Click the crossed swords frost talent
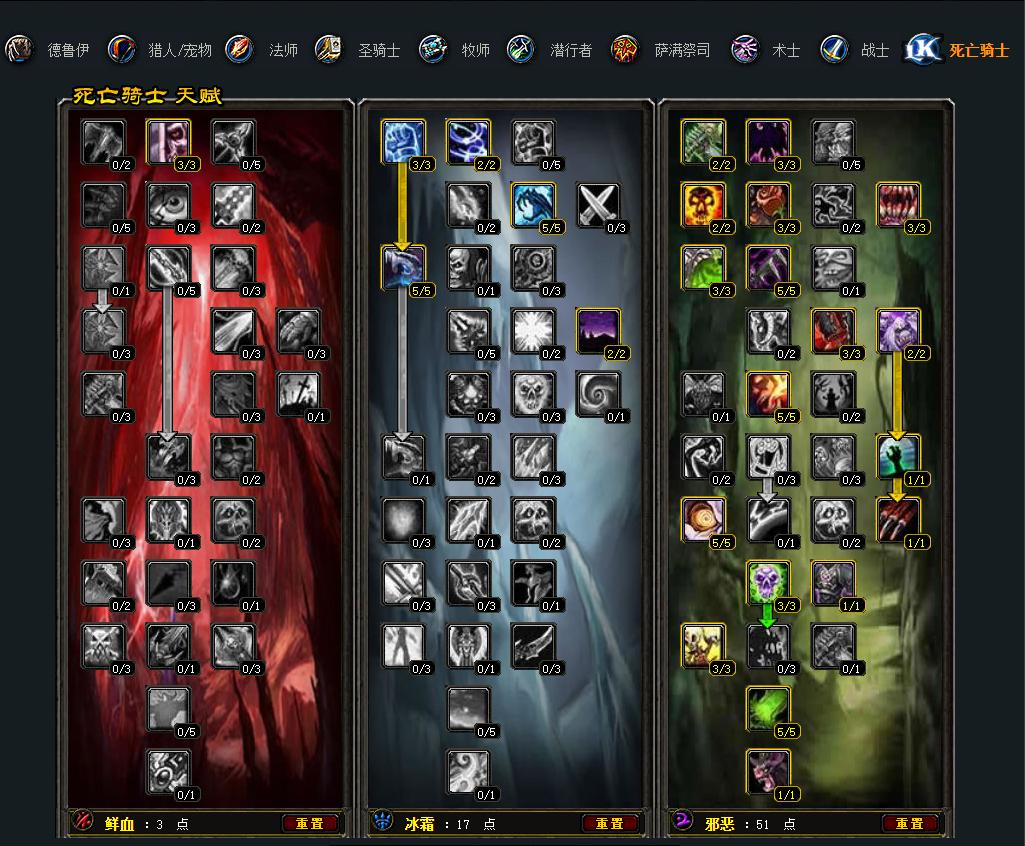The width and height of the screenshot is (1025, 846). coord(598,205)
